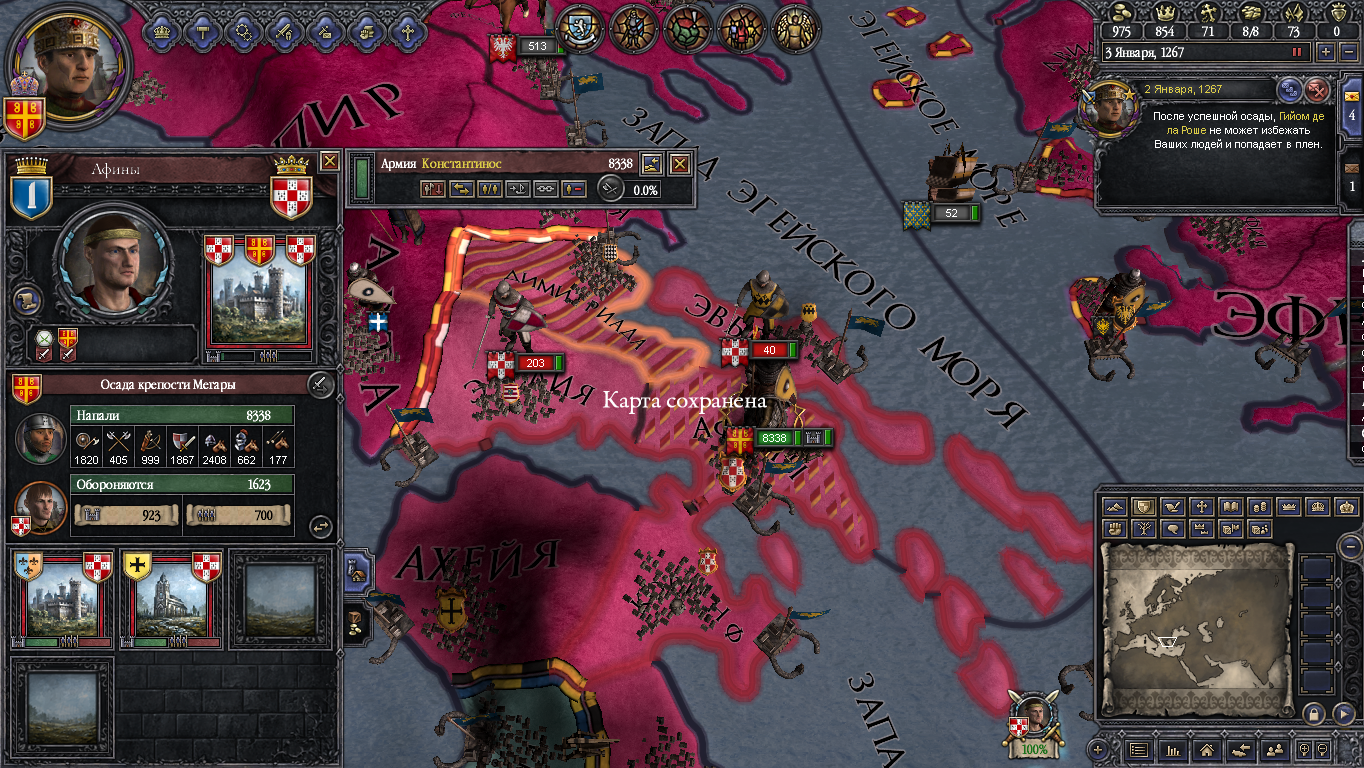Open the ledger bar chart button

(x=1172, y=749)
